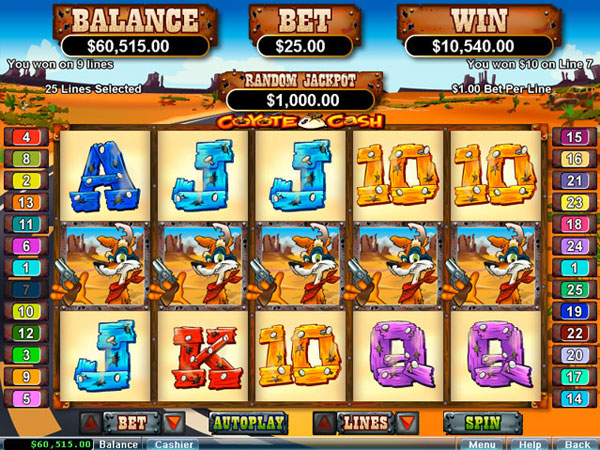The image size is (600, 450).
Task: Select payline marker 5
Action: [23, 398]
